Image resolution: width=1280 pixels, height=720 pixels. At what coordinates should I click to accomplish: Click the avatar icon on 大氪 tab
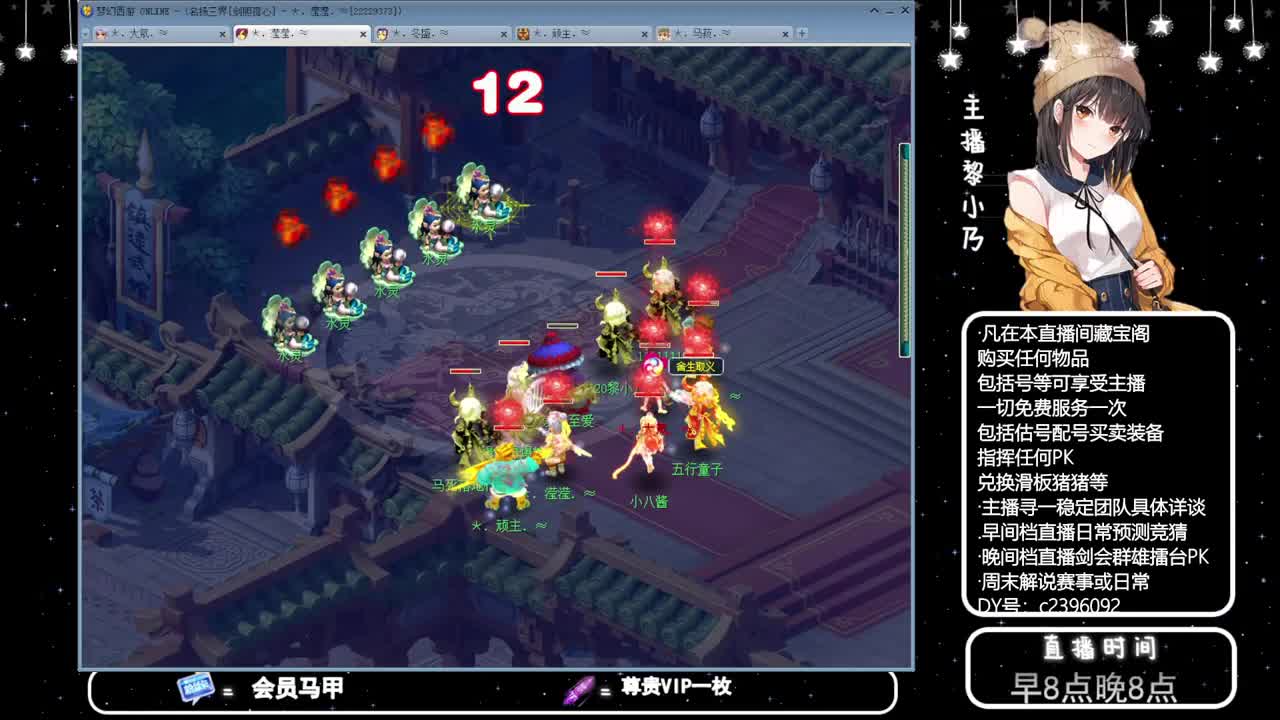click(x=104, y=32)
